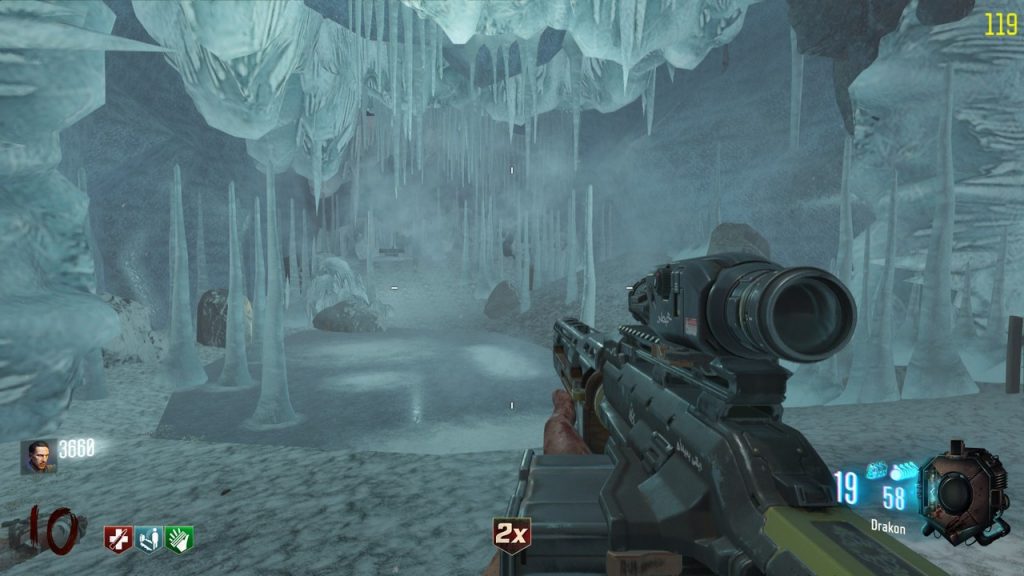Select the blue Quick Revive perk icon
Screen dimensions: 1024x576
point(148,539)
